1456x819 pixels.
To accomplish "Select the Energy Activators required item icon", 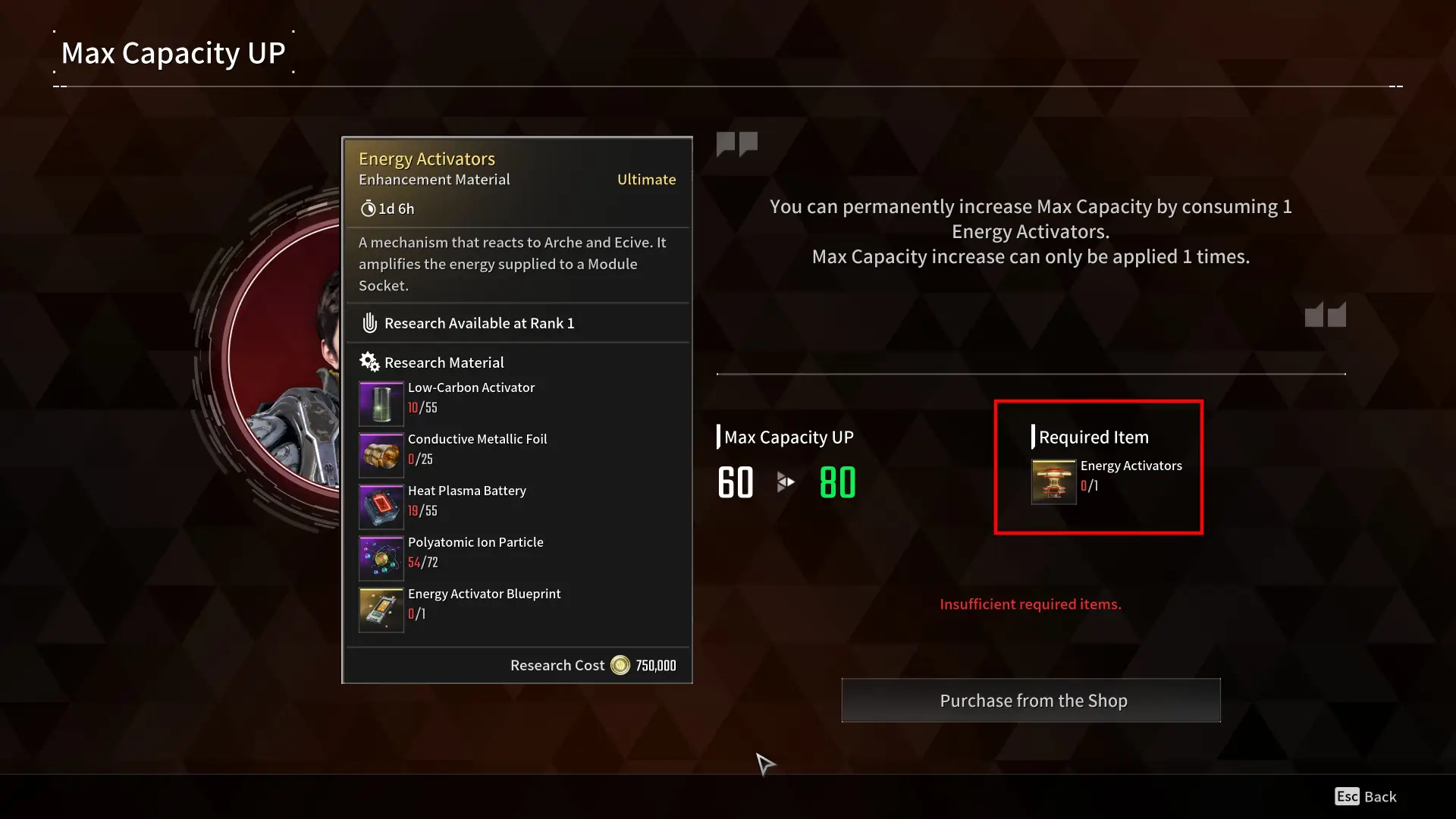I will [1053, 482].
